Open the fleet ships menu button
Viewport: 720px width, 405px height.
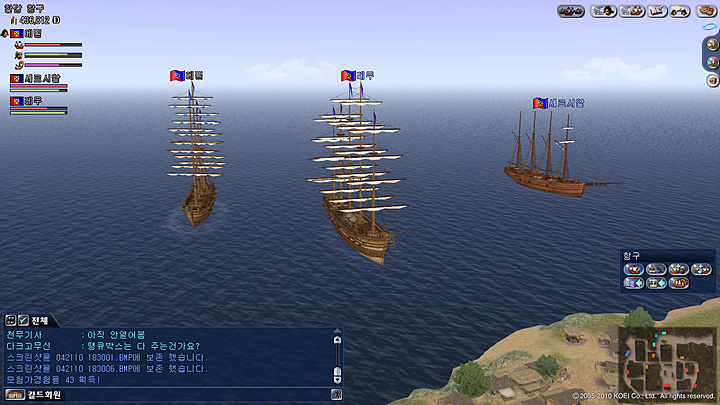pyautogui.click(x=571, y=11)
